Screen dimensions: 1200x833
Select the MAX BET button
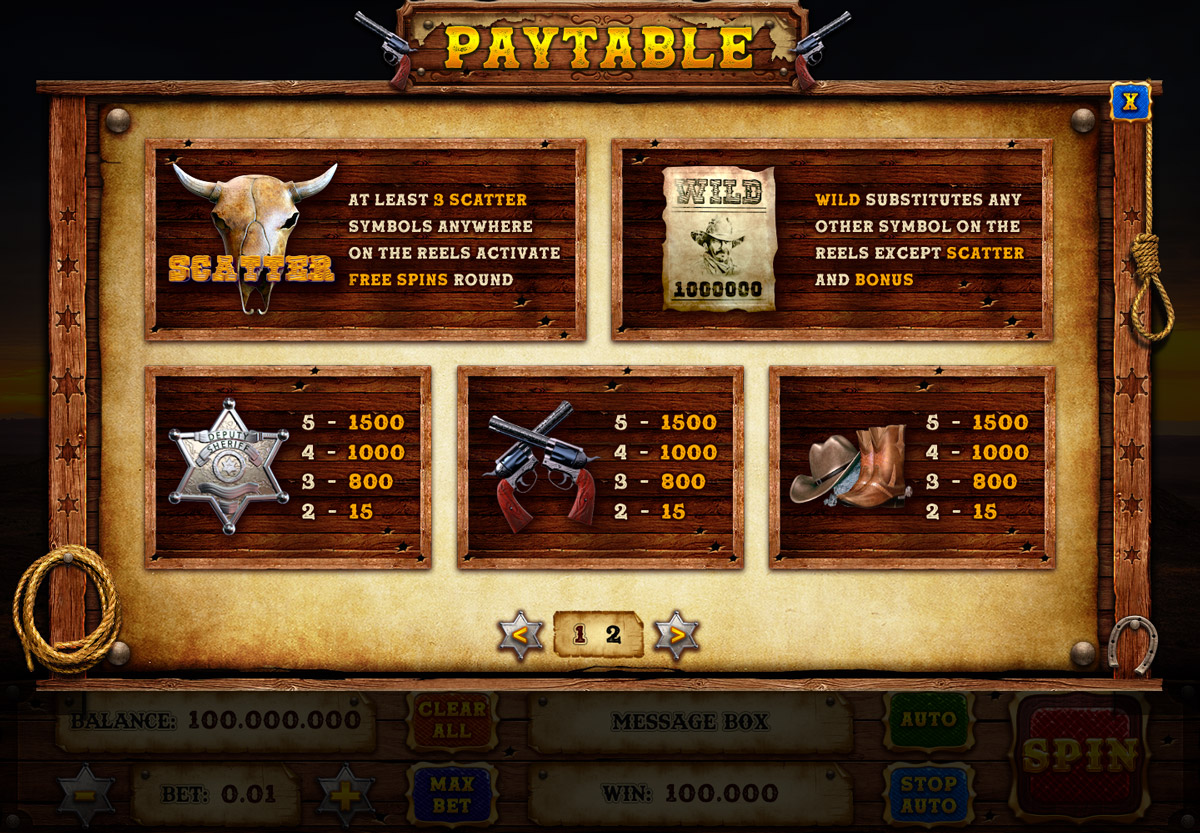pyautogui.click(x=452, y=793)
